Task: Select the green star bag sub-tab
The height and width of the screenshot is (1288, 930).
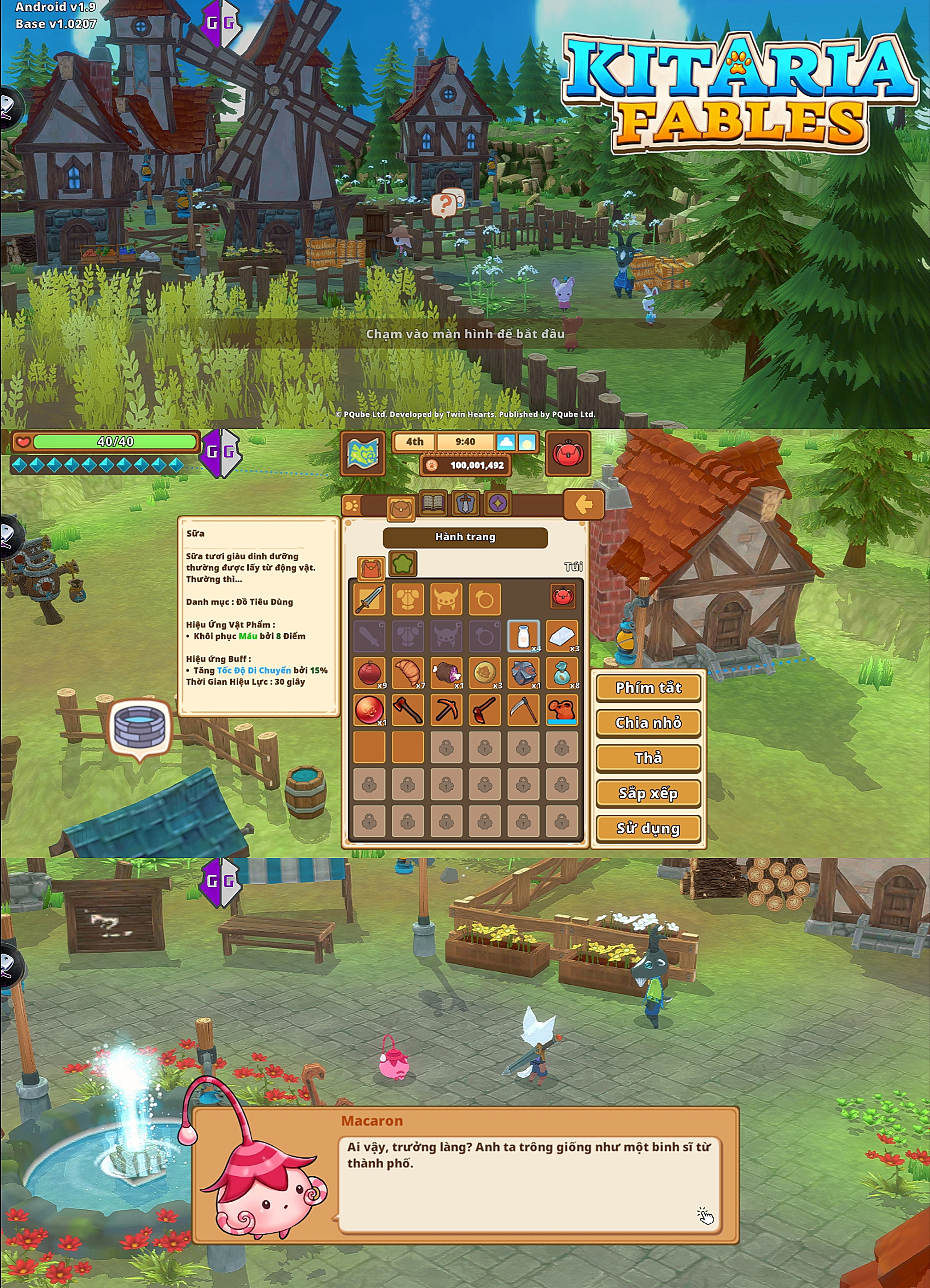Action: click(402, 563)
